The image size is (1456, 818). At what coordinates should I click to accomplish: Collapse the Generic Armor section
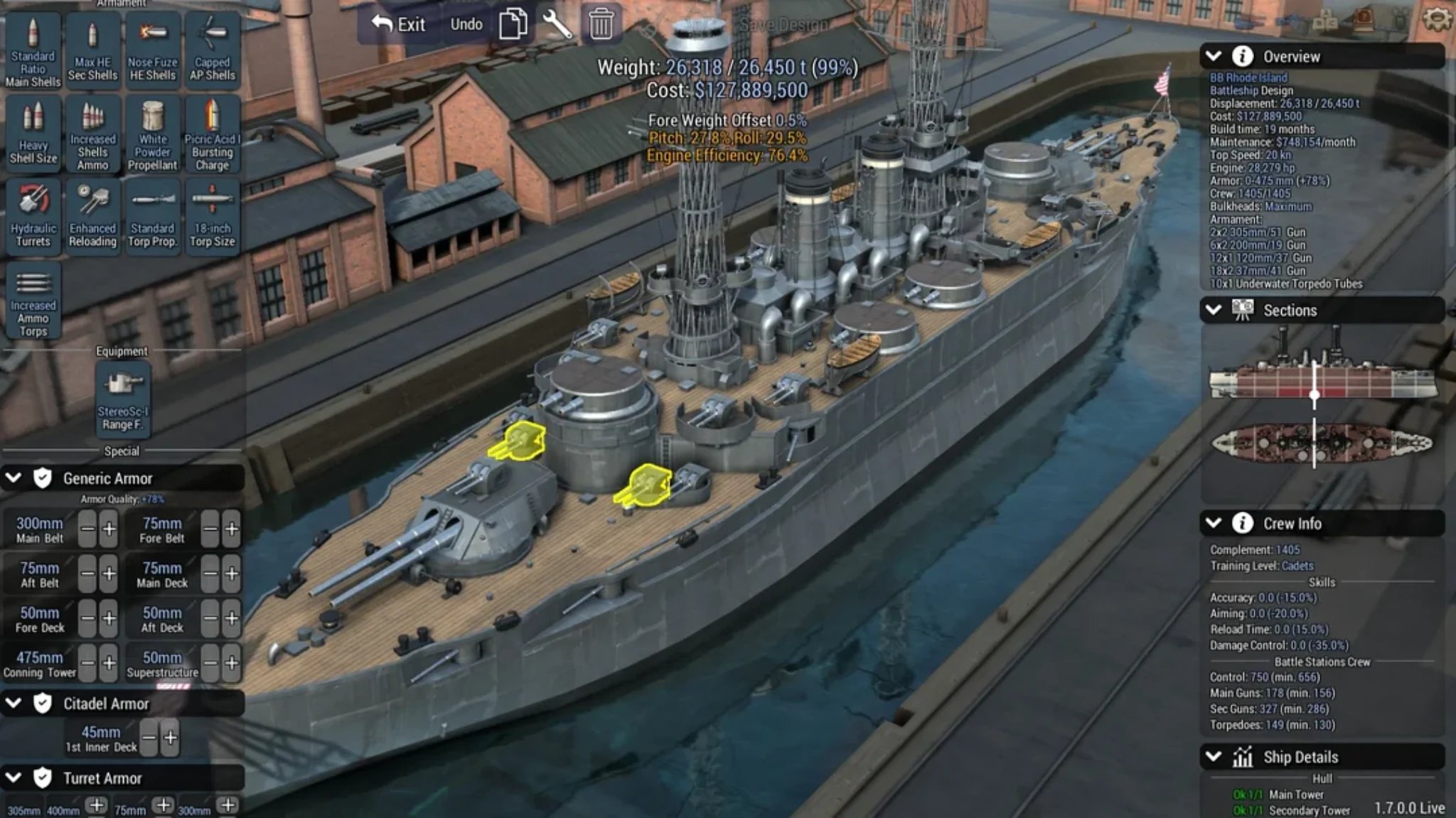click(14, 478)
